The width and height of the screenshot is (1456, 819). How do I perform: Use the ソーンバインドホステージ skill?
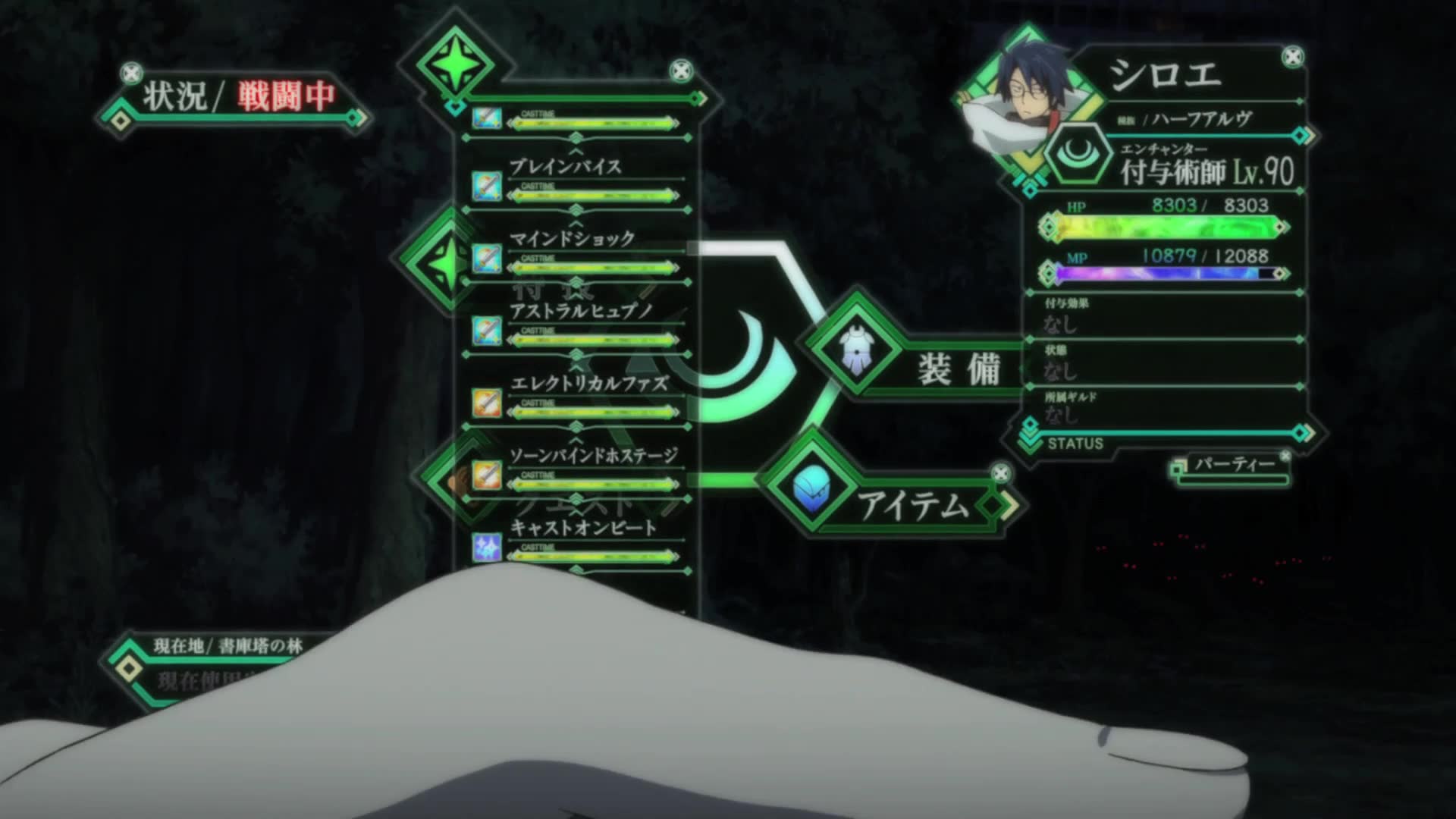593,456
